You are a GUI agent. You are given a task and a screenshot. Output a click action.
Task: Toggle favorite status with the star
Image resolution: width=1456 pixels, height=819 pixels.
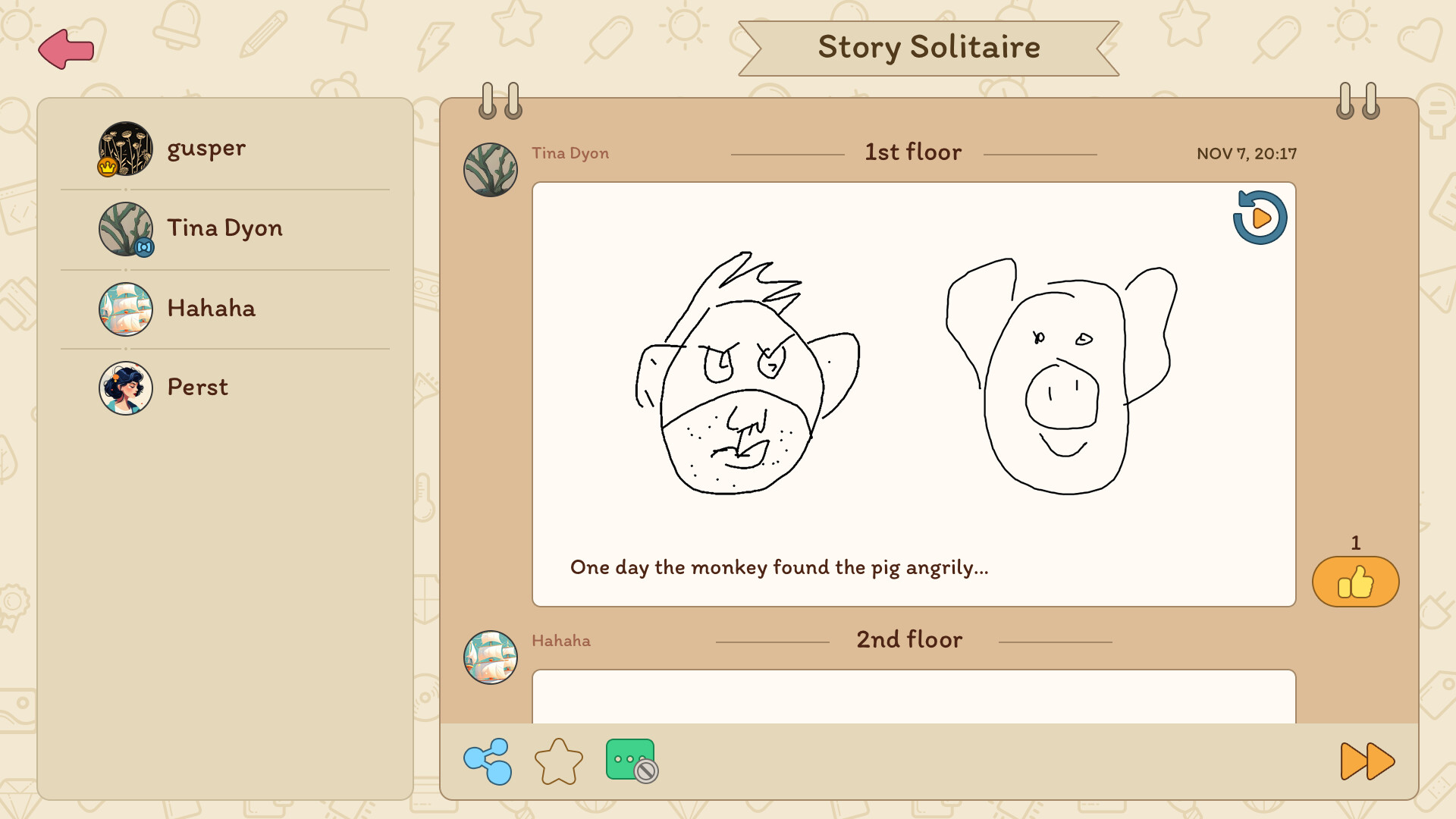point(559,761)
